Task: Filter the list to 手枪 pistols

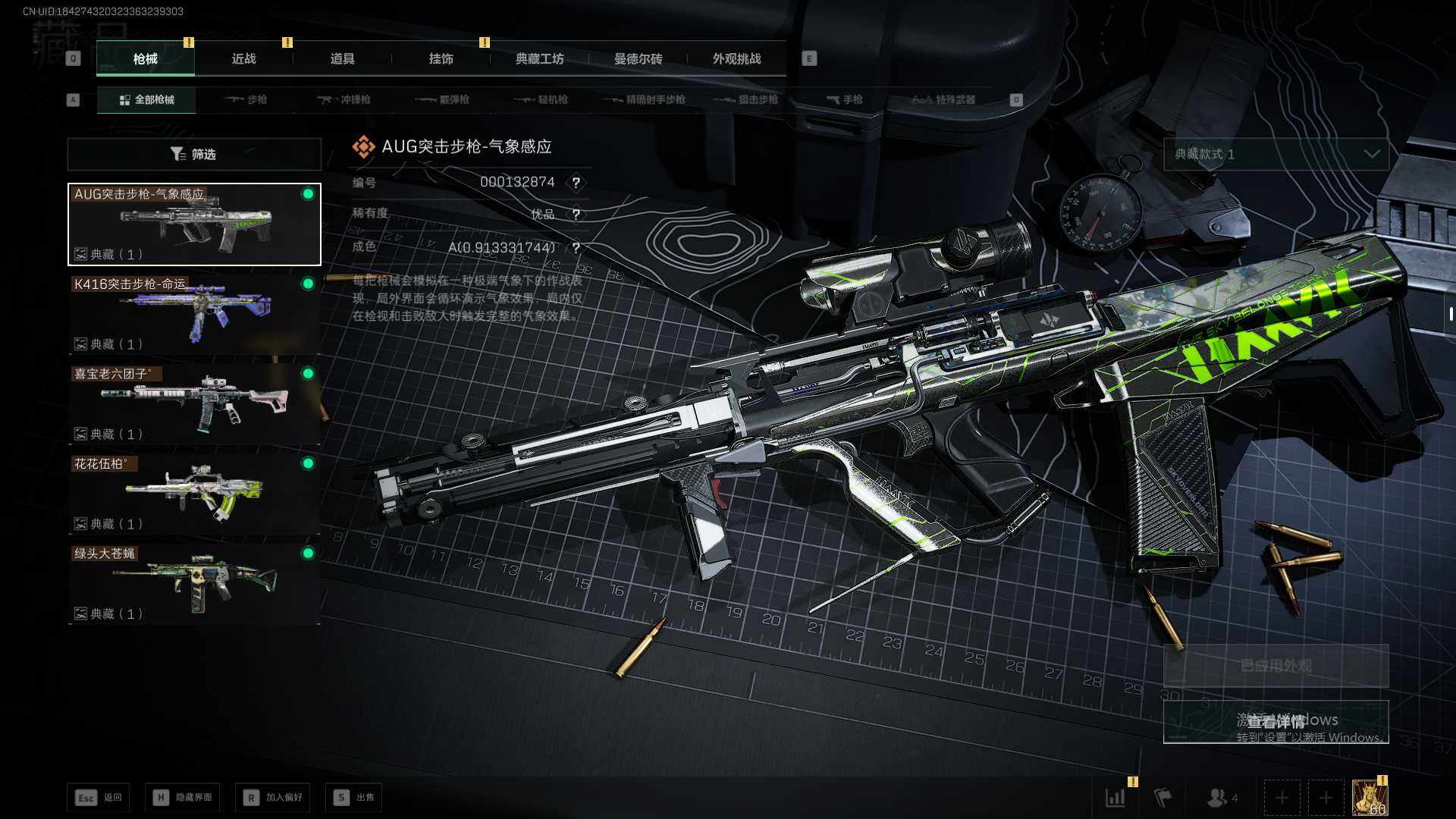Action: point(845,100)
